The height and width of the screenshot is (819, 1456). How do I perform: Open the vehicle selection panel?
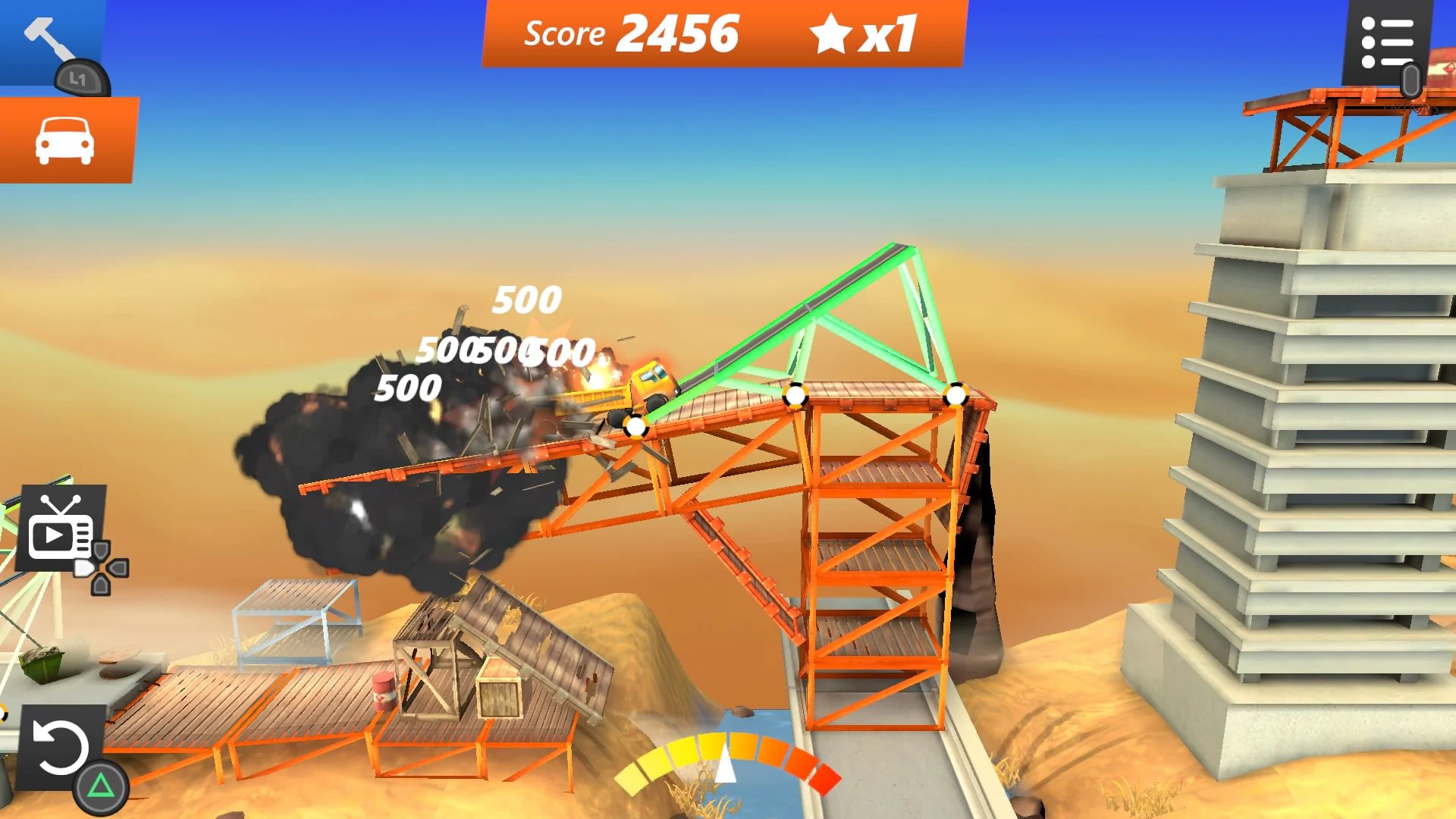point(65,140)
